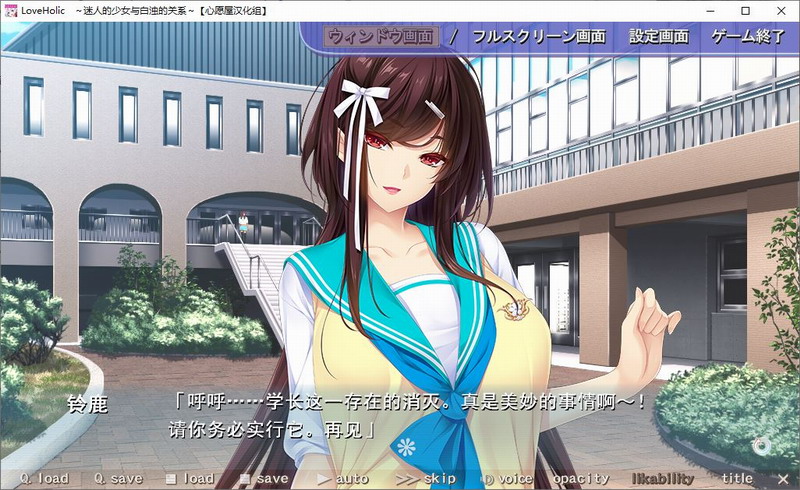This screenshot has width=800, height=490.
Task: Activate auto play mode
Action: click(x=342, y=479)
